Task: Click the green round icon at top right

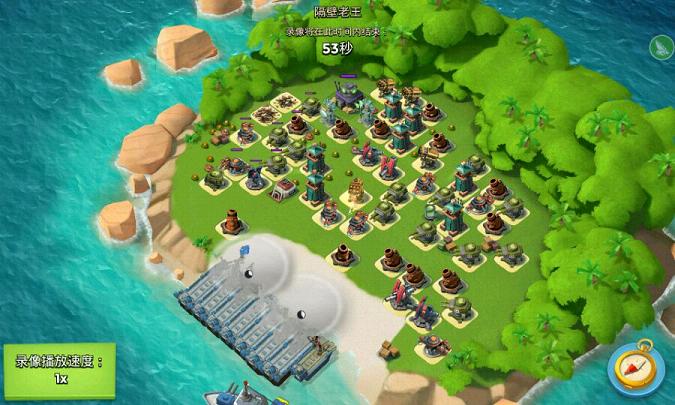Action: tap(661, 47)
